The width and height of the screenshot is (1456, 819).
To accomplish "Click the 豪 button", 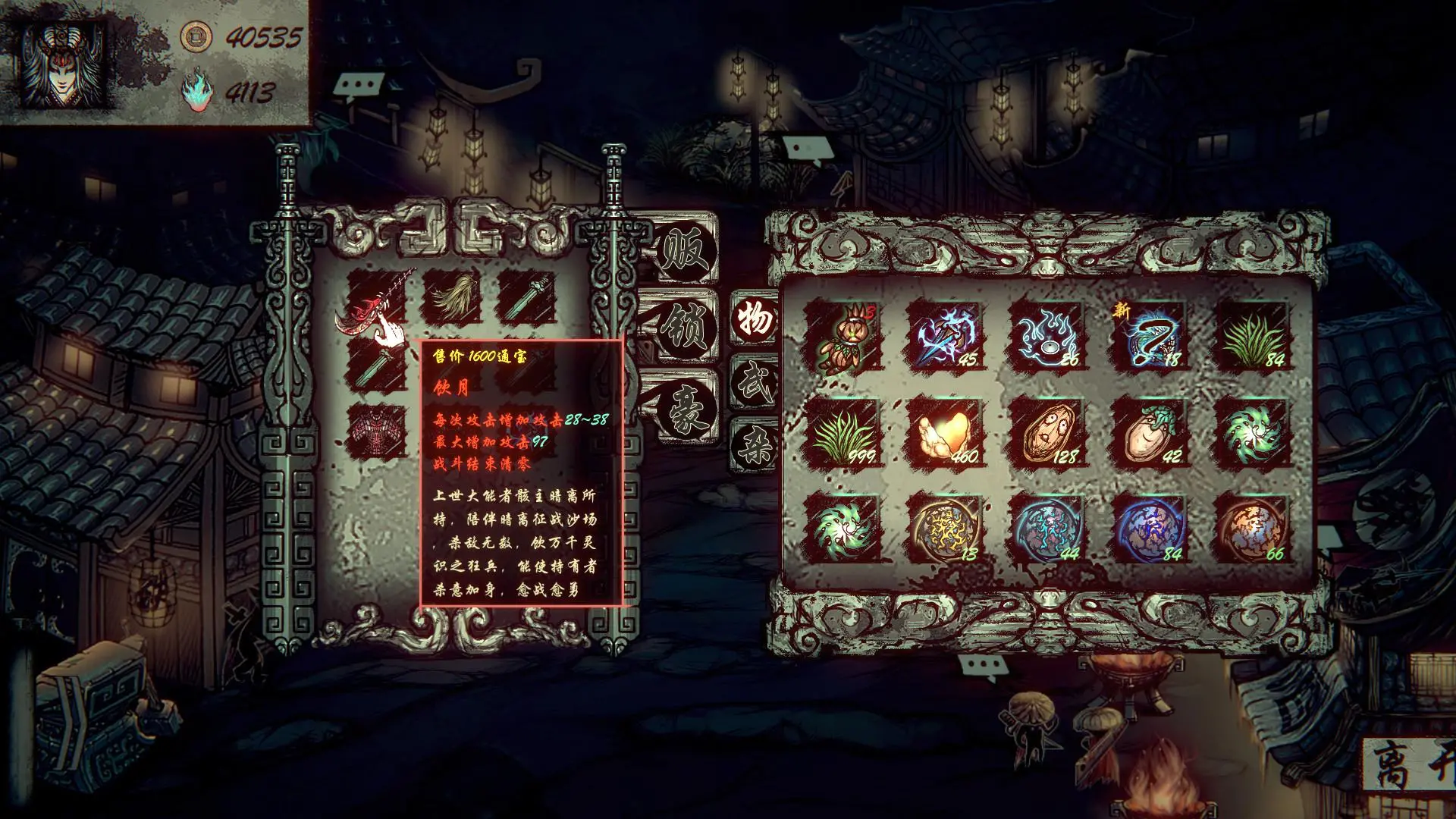I will 686,409.
